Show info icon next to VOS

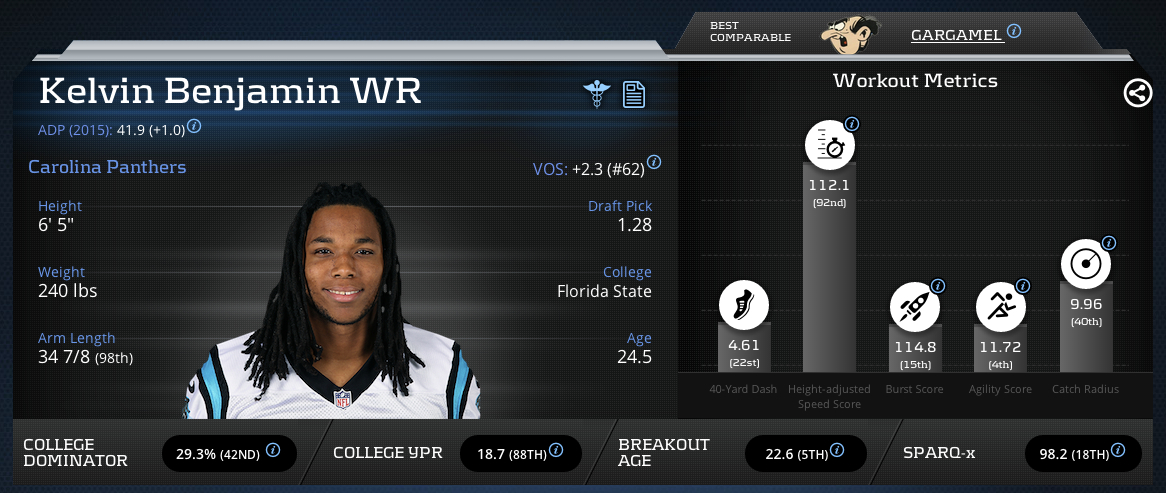654,162
